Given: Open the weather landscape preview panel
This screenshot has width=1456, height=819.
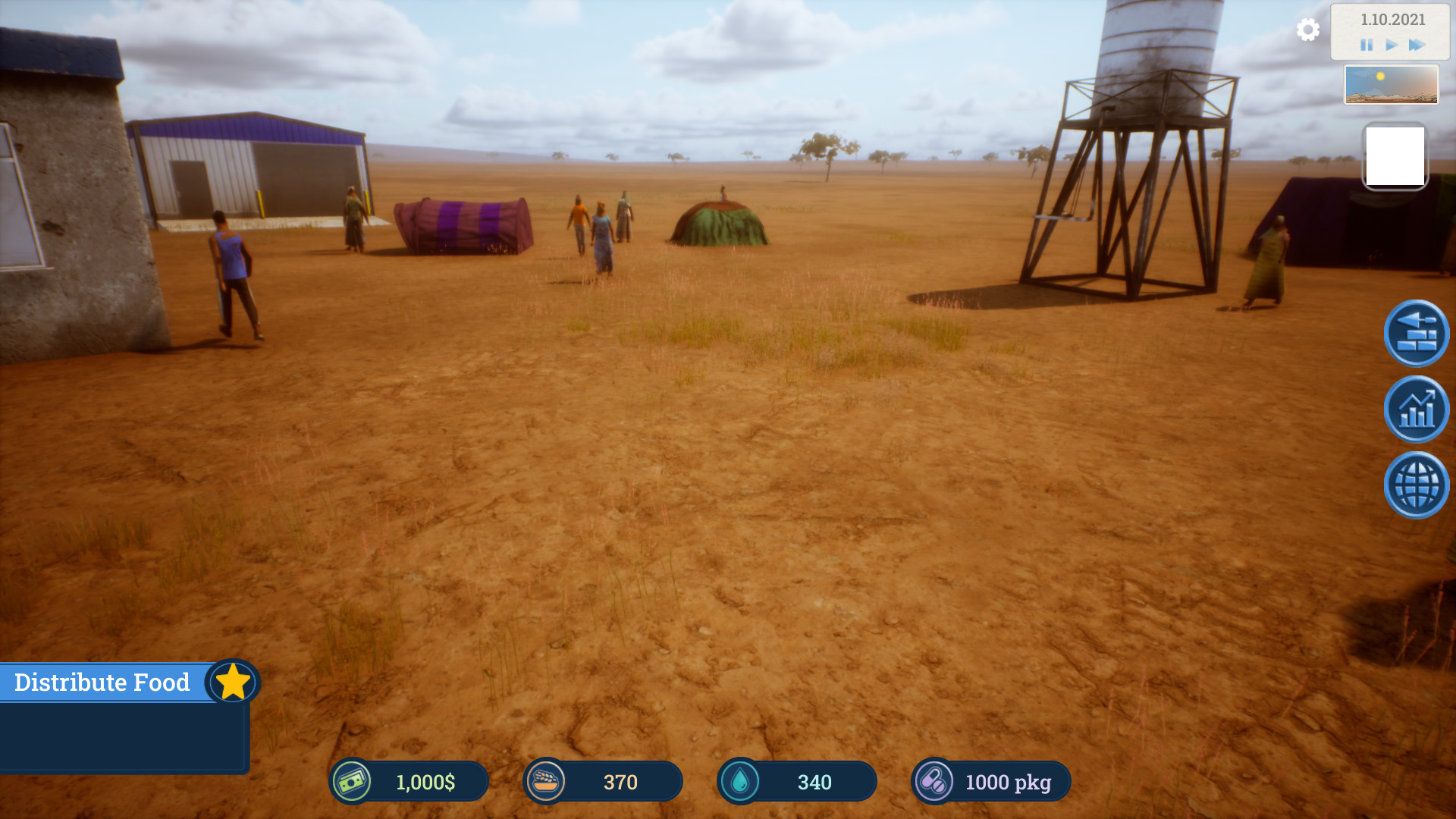Looking at the screenshot, I should [x=1392, y=85].
